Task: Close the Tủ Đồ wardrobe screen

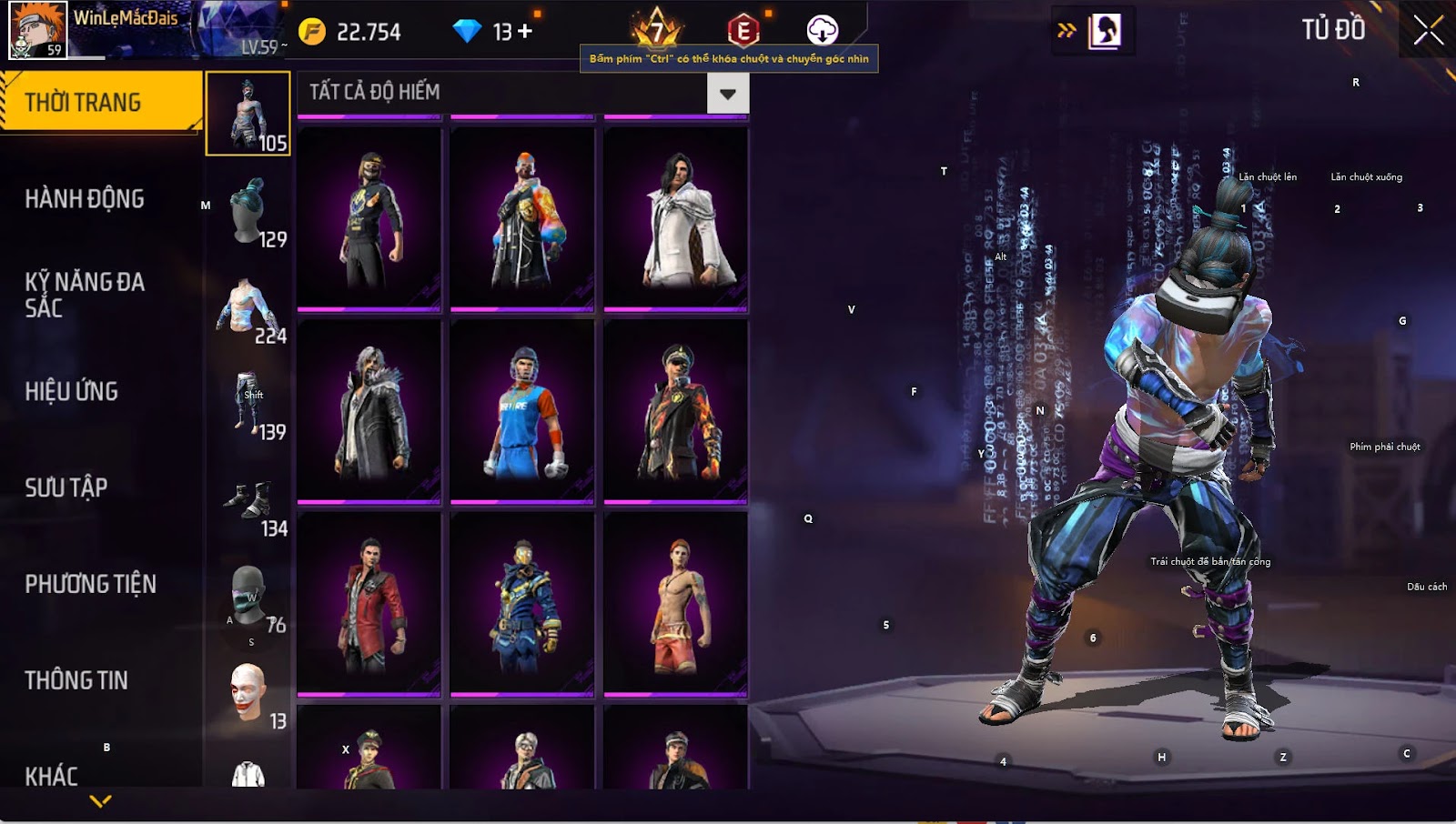Action: pos(1428,30)
